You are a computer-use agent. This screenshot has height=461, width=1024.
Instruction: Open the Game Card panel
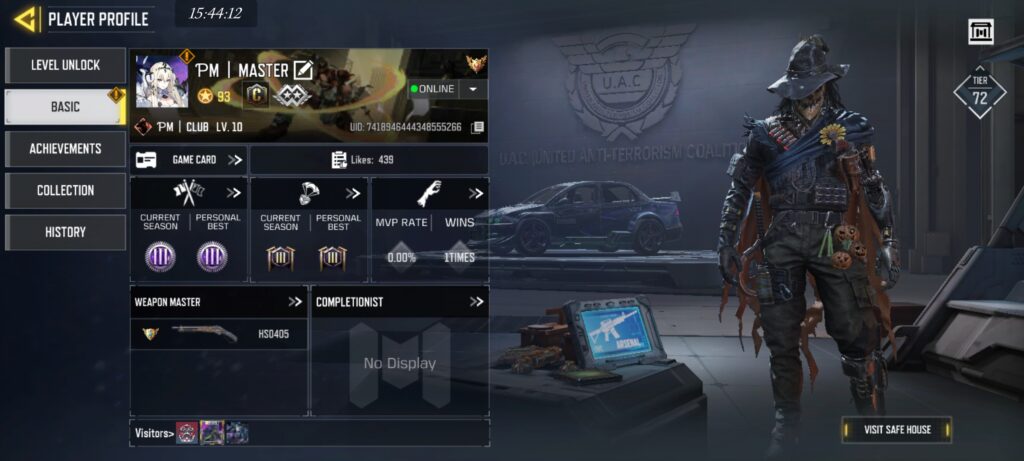click(x=189, y=160)
